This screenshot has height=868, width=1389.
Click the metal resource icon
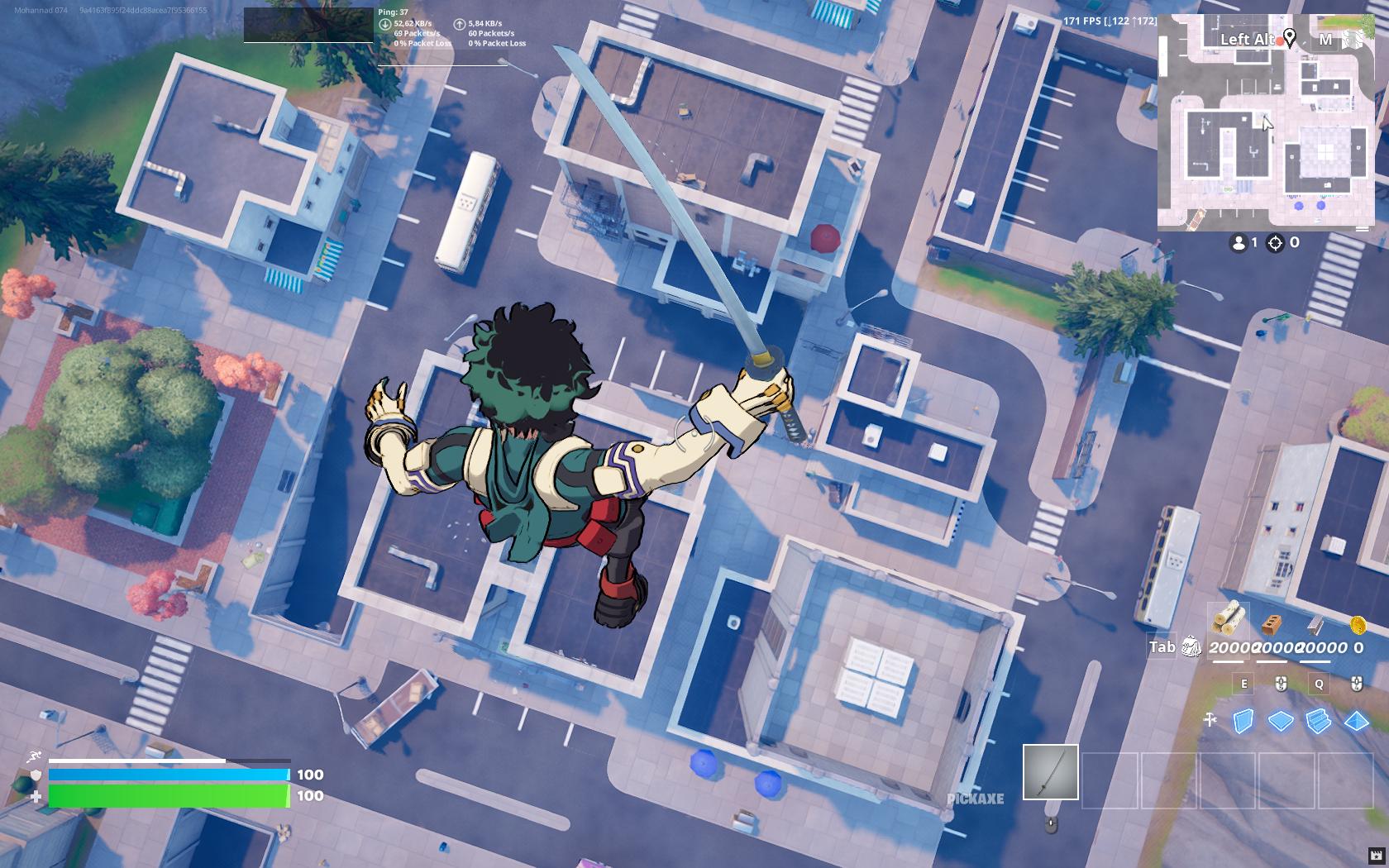[1315, 625]
